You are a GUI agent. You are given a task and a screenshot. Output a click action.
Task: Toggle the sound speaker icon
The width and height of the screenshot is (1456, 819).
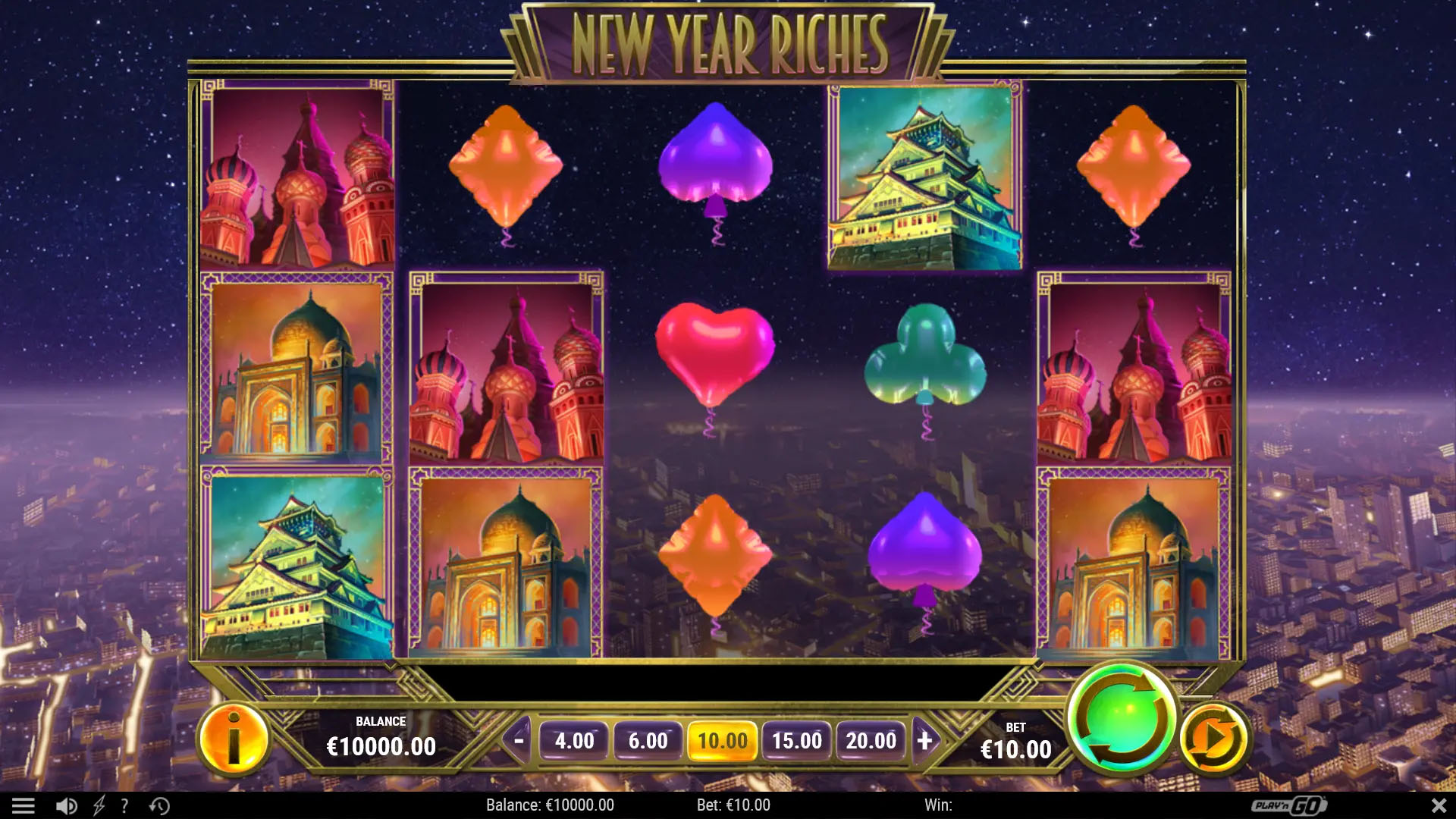pos(66,805)
